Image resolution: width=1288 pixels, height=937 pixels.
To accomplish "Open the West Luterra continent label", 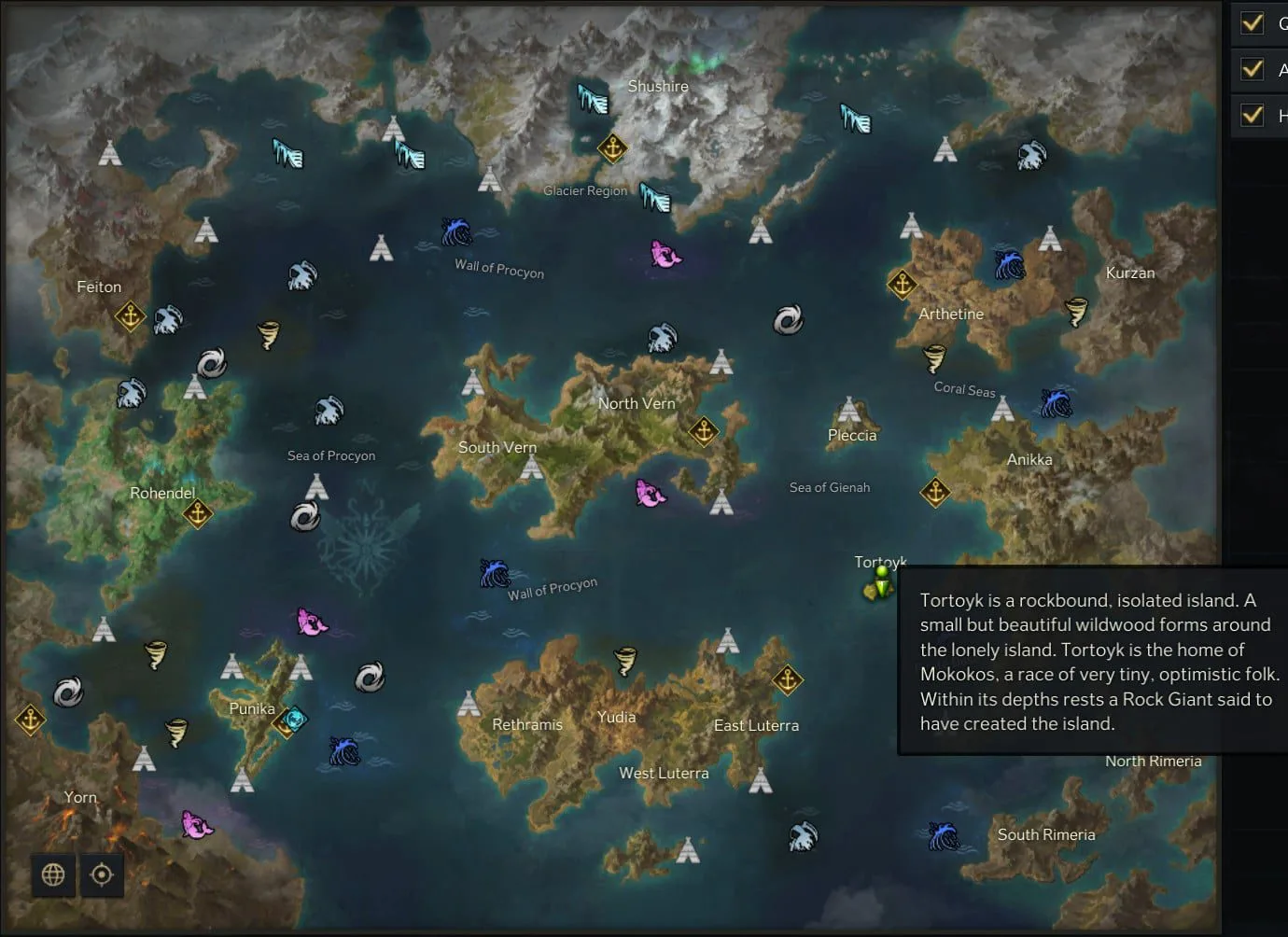I will tap(664, 773).
